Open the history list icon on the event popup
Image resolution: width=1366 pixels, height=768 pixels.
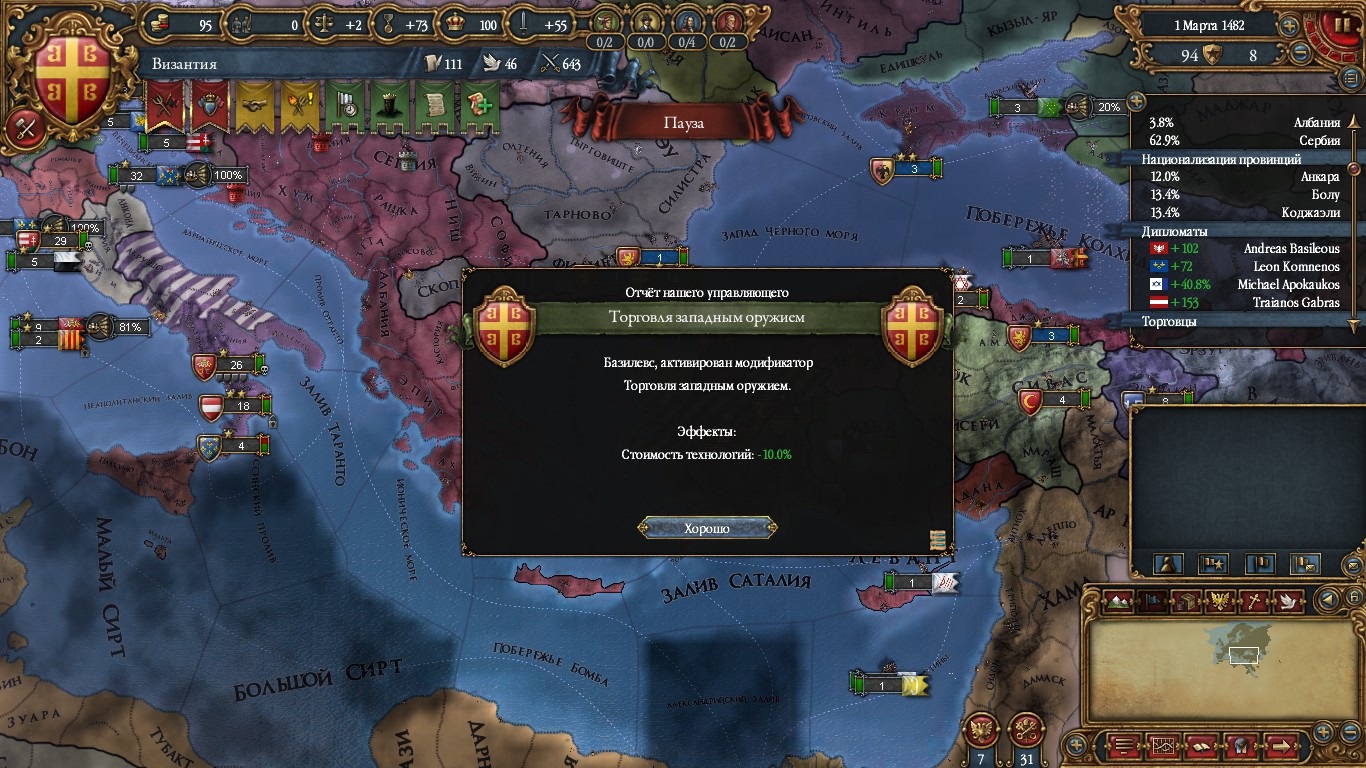(x=937, y=540)
